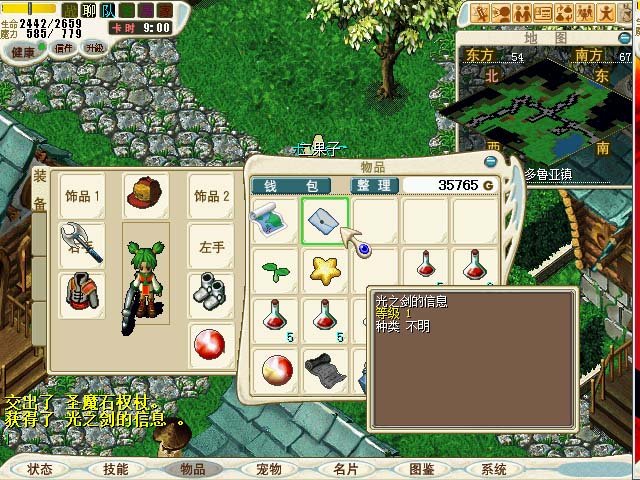640x480 pixels.
Task: Open the 技能 skills menu
Action: coord(115,468)
